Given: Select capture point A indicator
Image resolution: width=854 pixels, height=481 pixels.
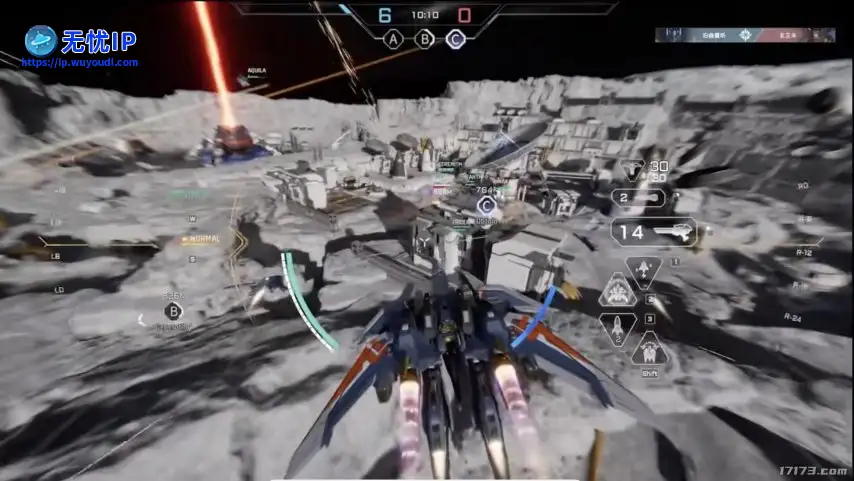Looking at the screenshot, I should pos(394,40).
